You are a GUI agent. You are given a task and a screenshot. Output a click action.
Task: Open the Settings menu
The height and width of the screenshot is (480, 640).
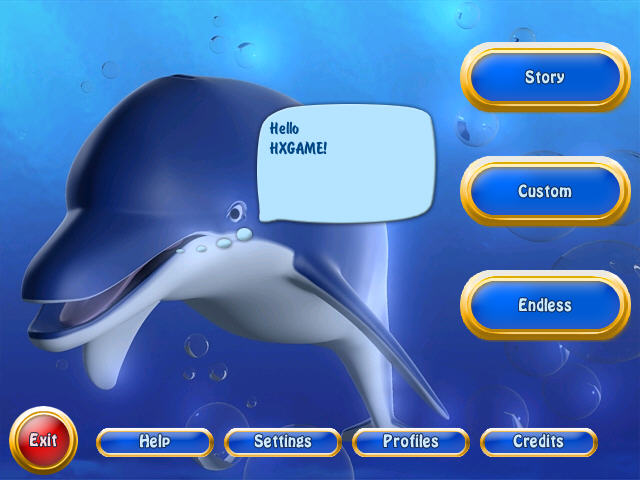click(x=283, y=441)
